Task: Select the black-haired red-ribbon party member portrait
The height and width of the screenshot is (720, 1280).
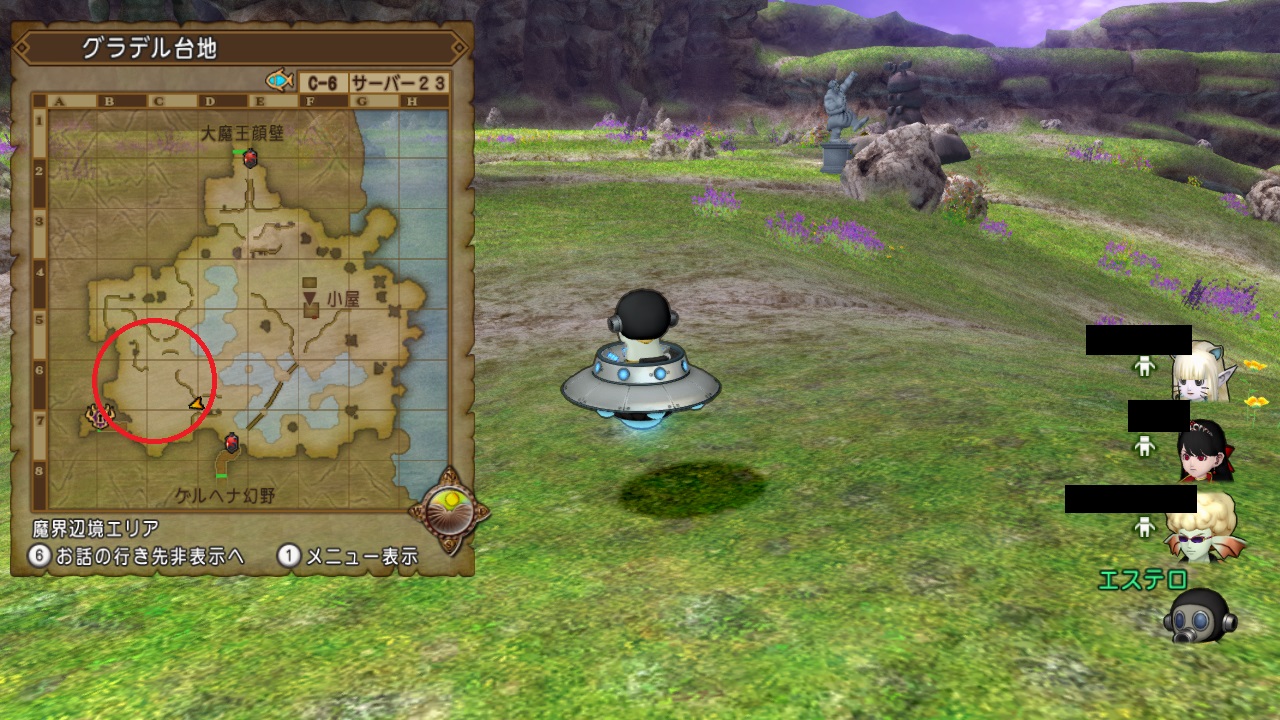Action: point(1204,449)
